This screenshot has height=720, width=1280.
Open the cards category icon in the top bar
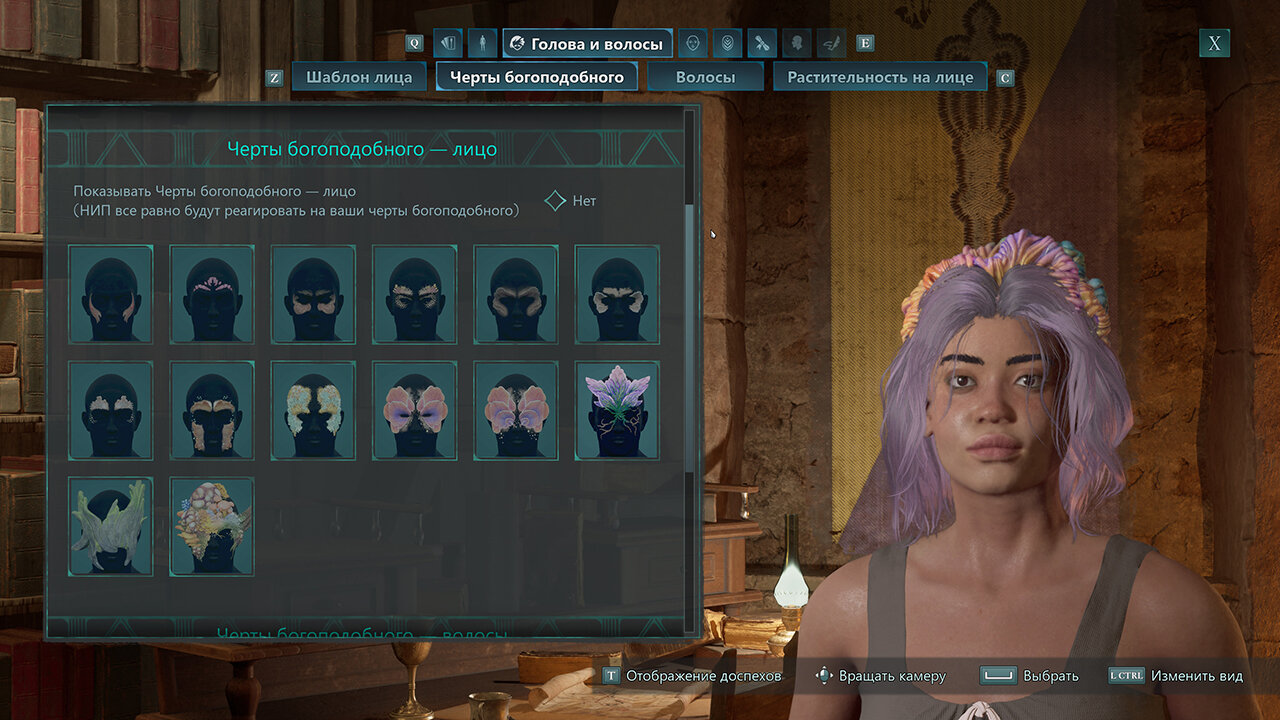447,44
